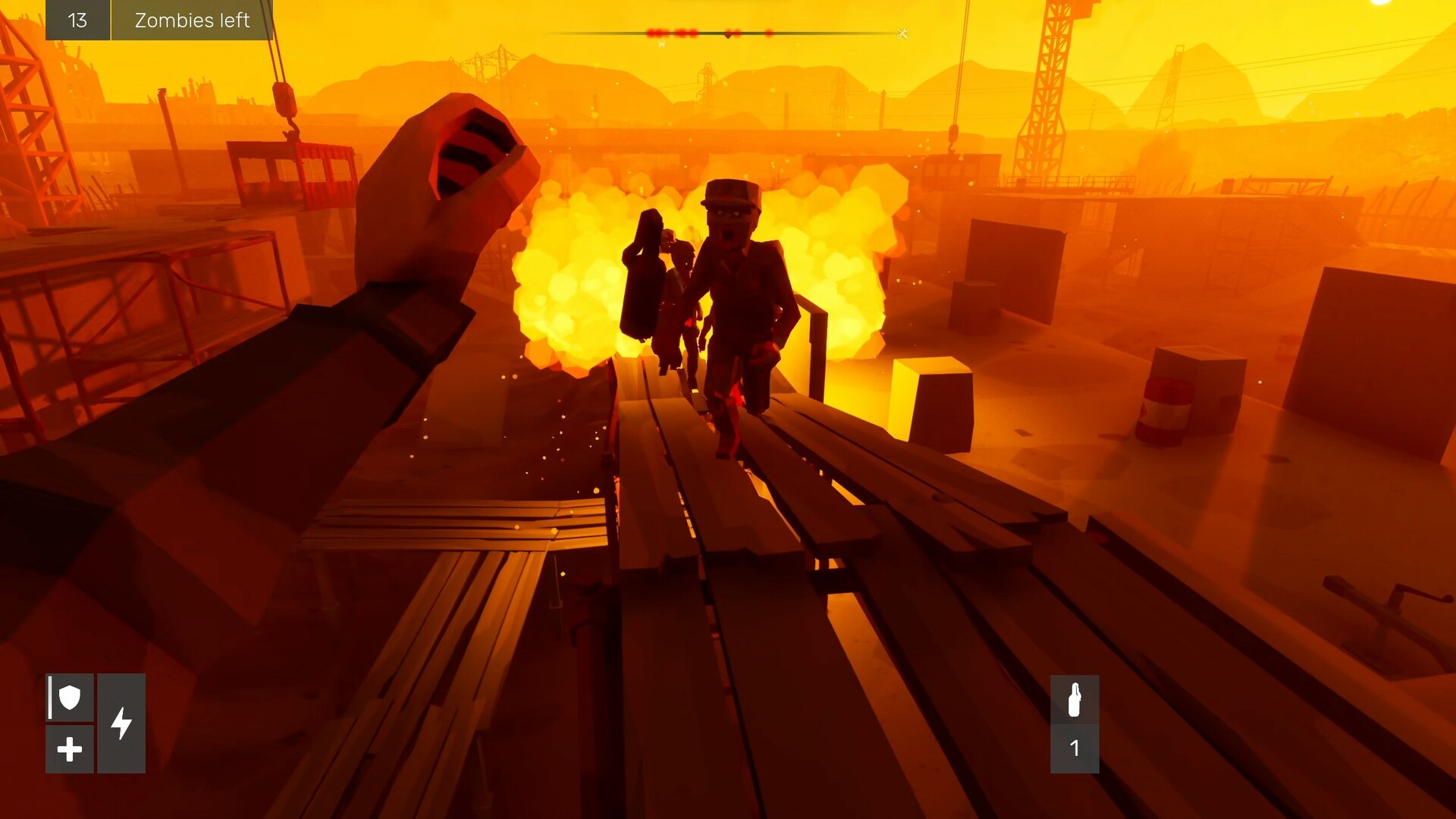
Task: Click the leftmost cluster of red compass dots
Action: coord(654,32)
